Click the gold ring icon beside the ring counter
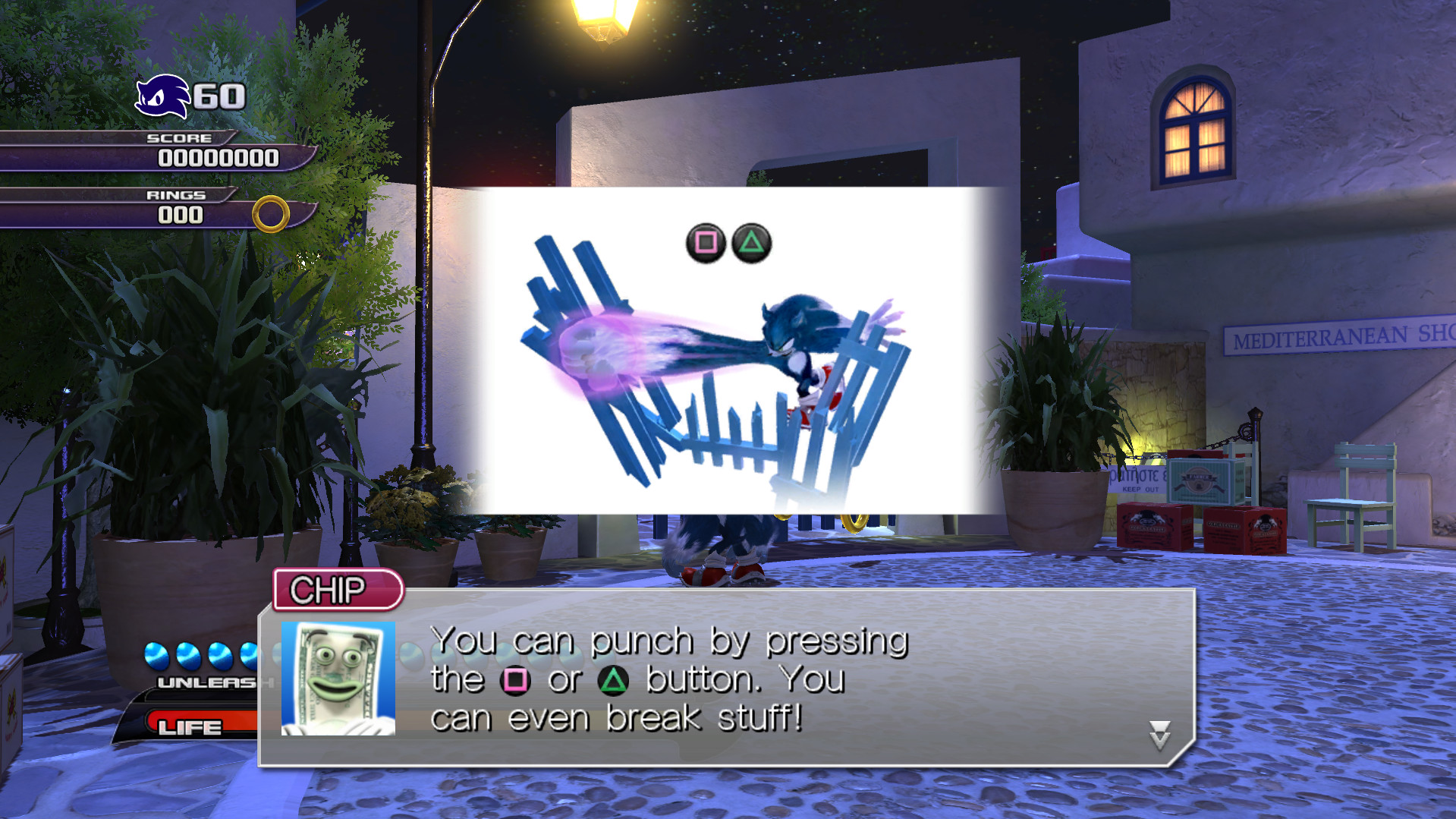The width and height of the screenshot is (1456, 819). pyautogui.click(x=271, y=215)
